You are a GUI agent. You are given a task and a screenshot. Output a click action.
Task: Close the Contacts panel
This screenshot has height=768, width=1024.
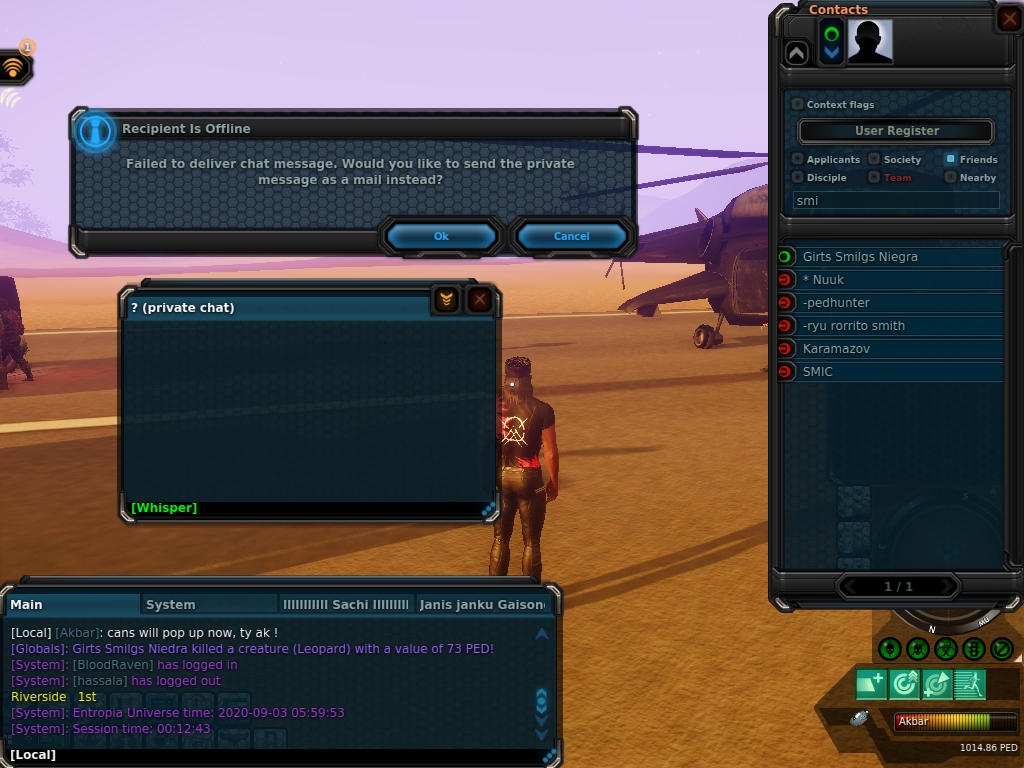tap(1009, 19)
